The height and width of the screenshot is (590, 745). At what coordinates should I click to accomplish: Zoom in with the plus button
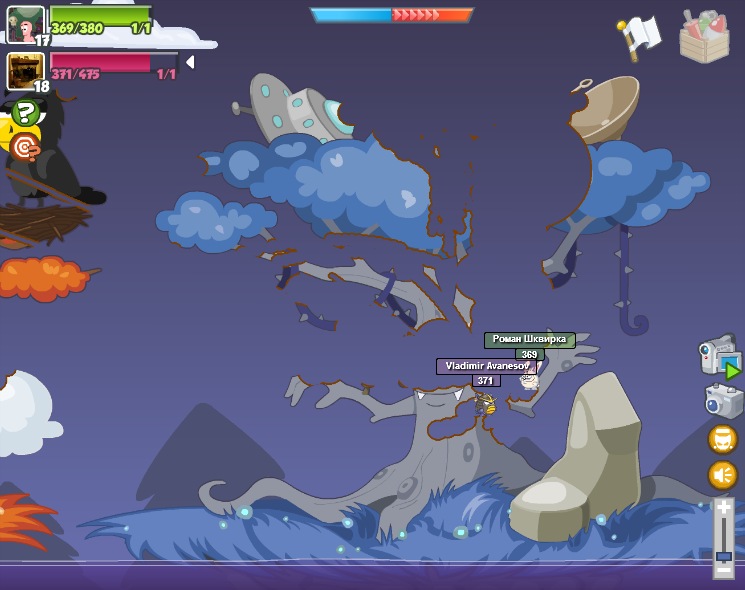click(723, 507)
